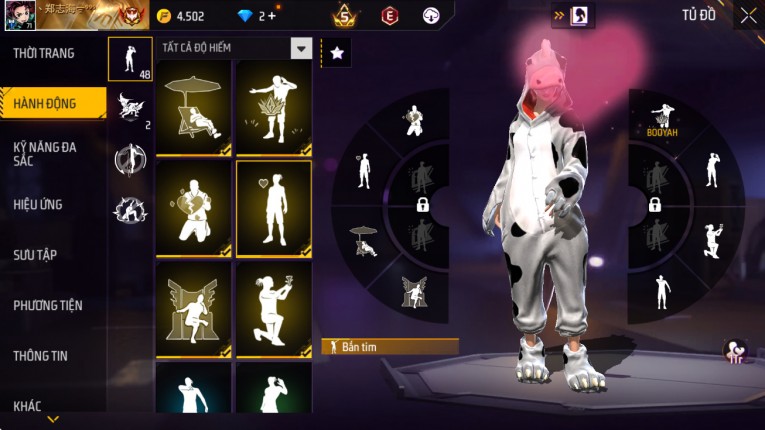Open the THỜI TRANG category
Screen dimensions: 765x430
44,53
